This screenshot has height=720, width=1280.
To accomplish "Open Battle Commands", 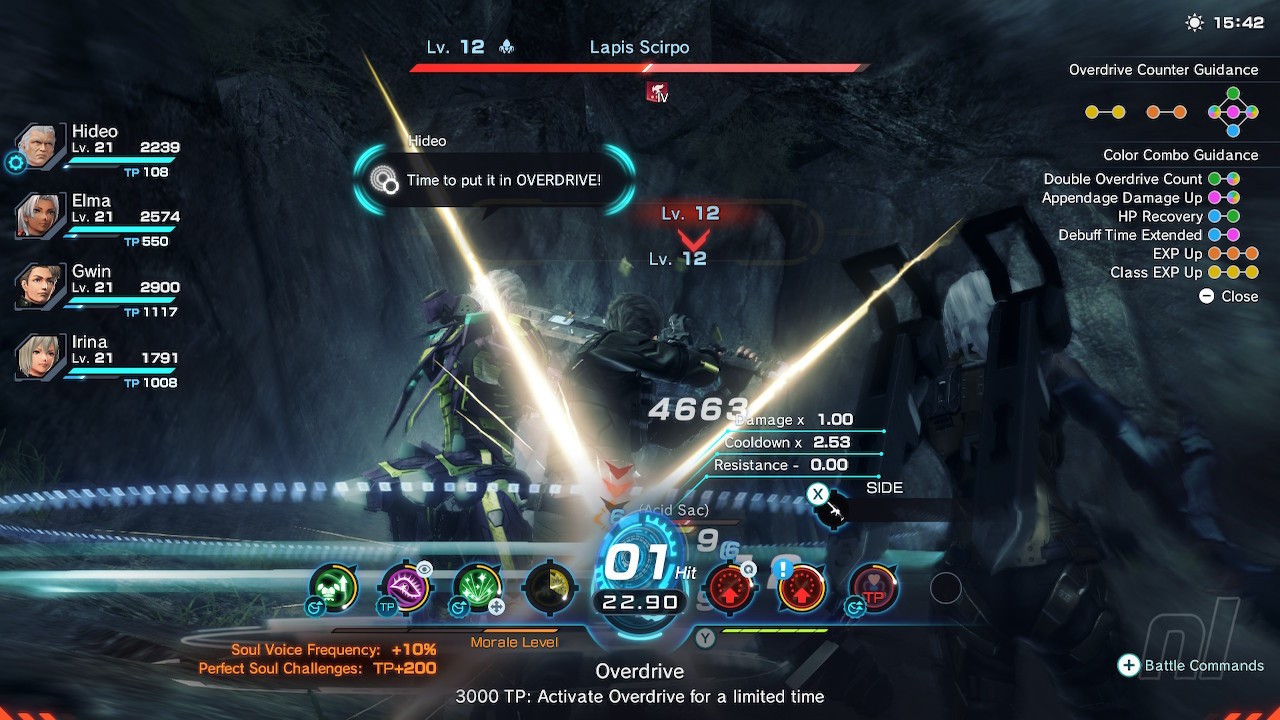I will (x=1191, y=666).
